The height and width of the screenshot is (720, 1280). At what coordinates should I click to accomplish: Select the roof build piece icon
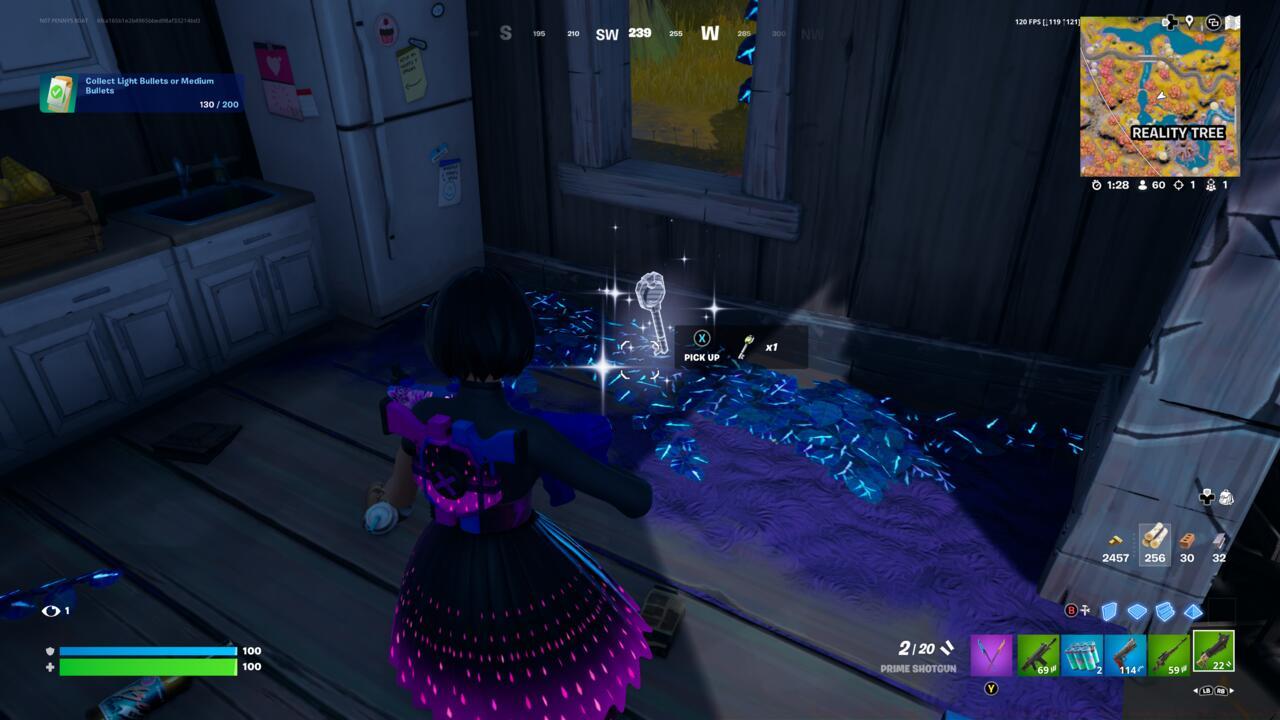click(1192, 610)
